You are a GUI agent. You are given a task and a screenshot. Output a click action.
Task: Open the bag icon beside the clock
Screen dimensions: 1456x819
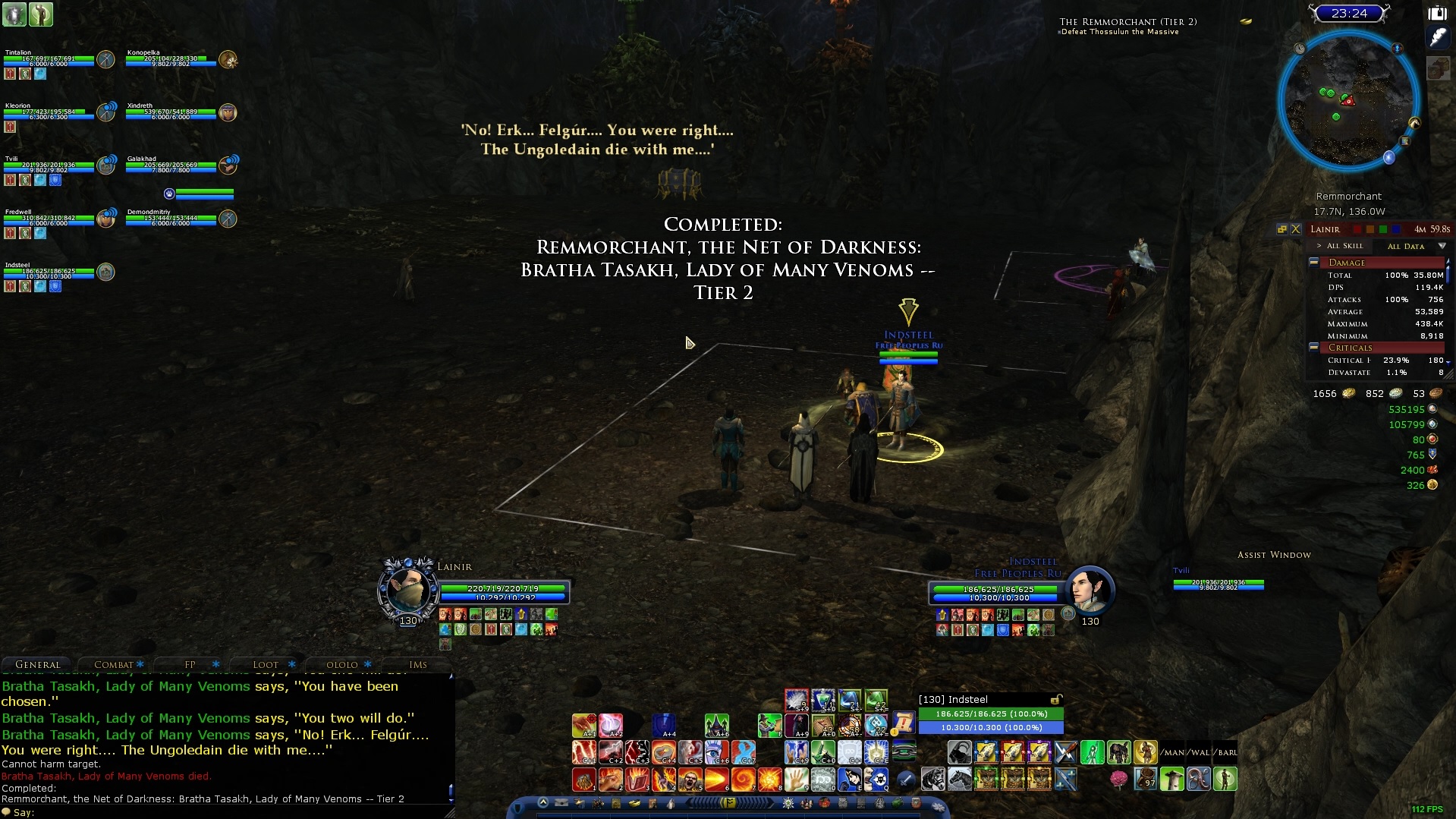point(1438,13)
